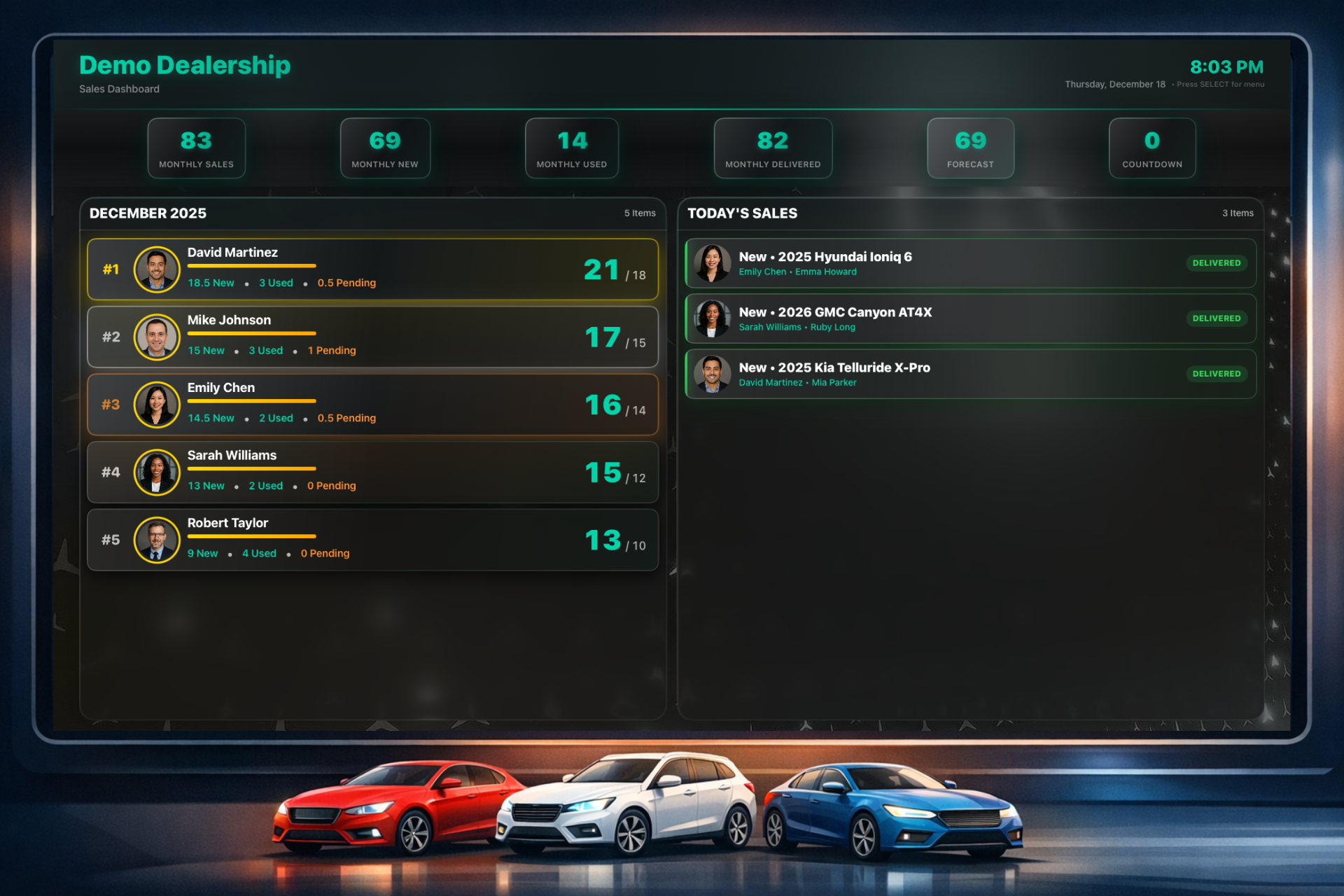Image resolution: width=1344 pixels, height=896 pixels.
Task: Click Mike Johnson's profile picture
Action: point(157,337)
